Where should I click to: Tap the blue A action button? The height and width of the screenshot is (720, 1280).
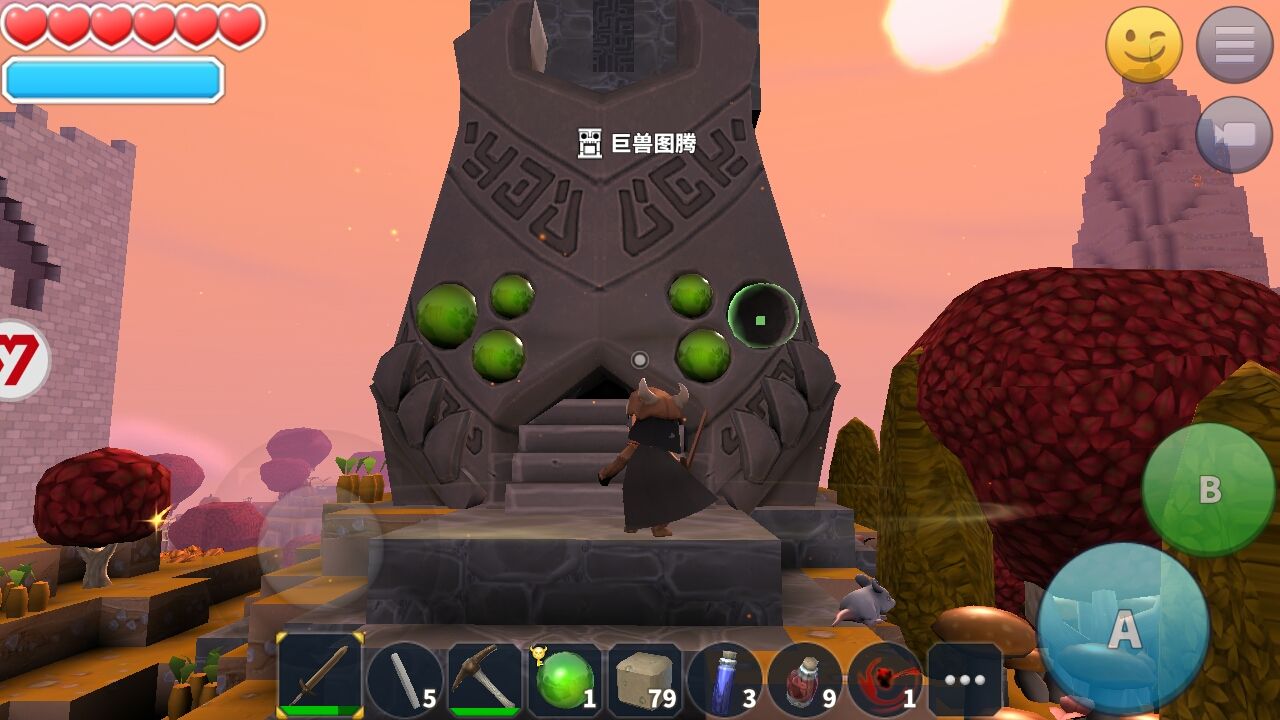point(1123,628)
